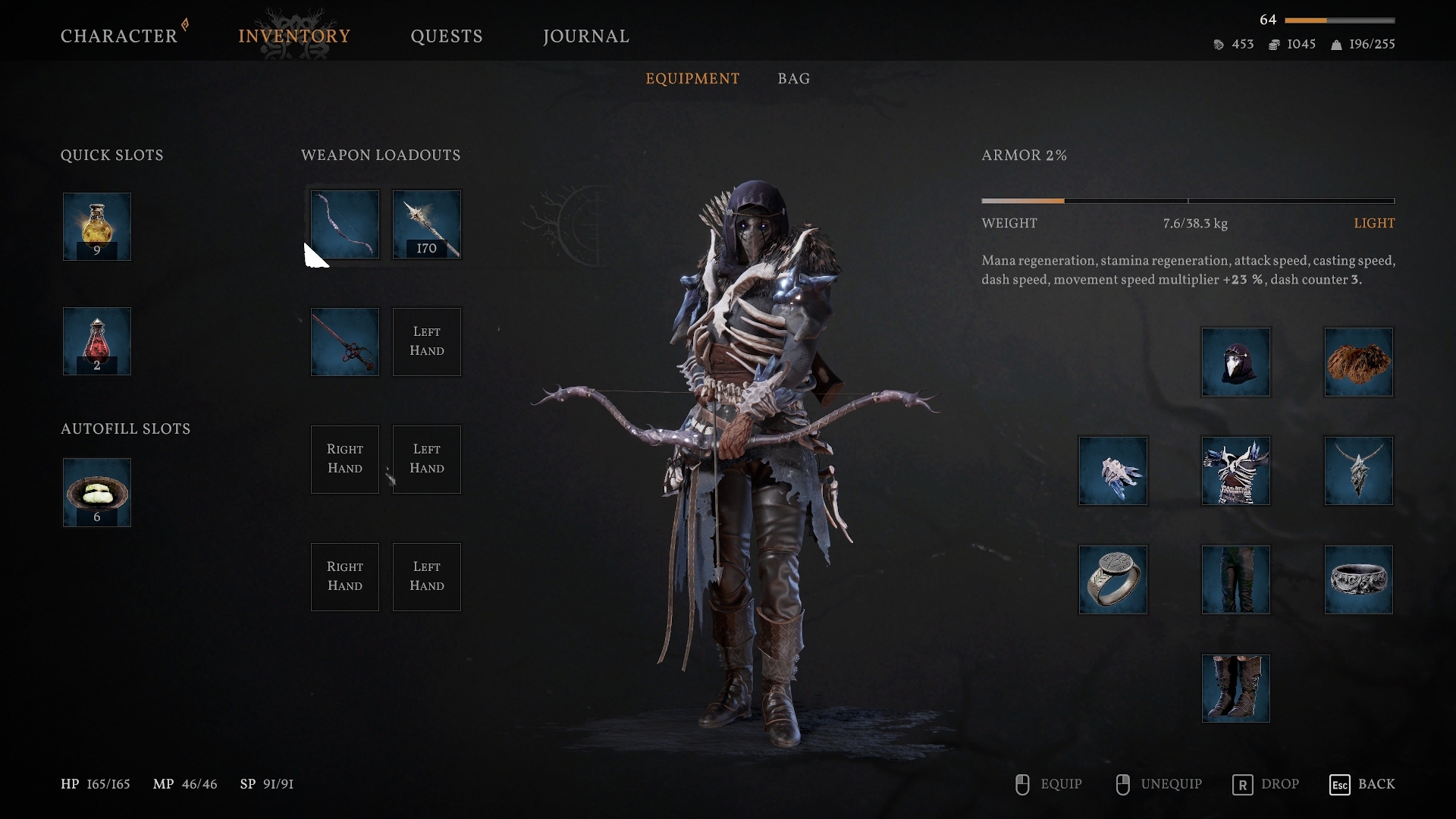The width and height of the screenshot is (1456, 819).
Task: Select the plague mask hood slot
Action: tap(1236, 362)
